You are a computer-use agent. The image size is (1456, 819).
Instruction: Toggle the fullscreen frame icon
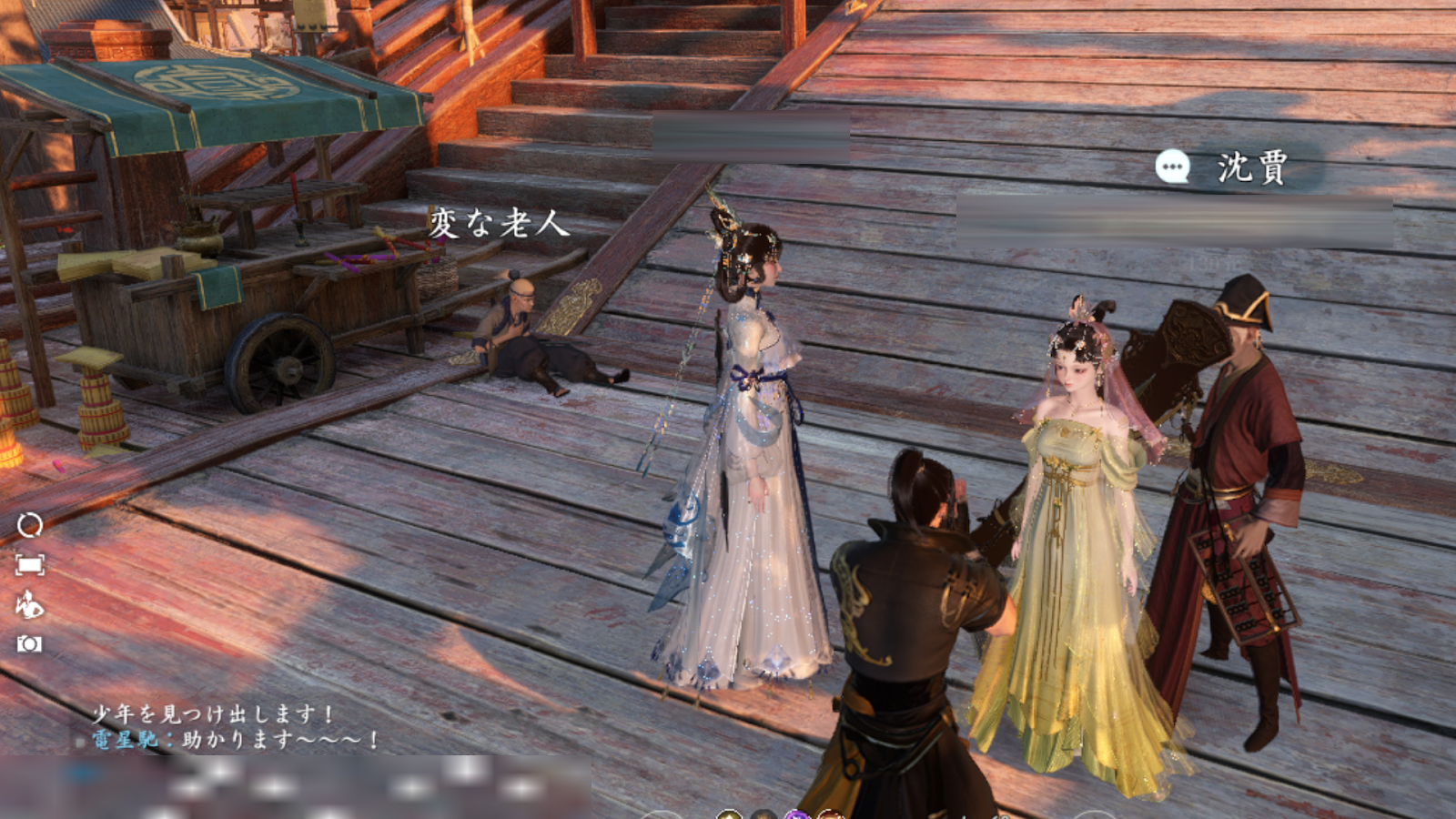(x=29, y=565)
